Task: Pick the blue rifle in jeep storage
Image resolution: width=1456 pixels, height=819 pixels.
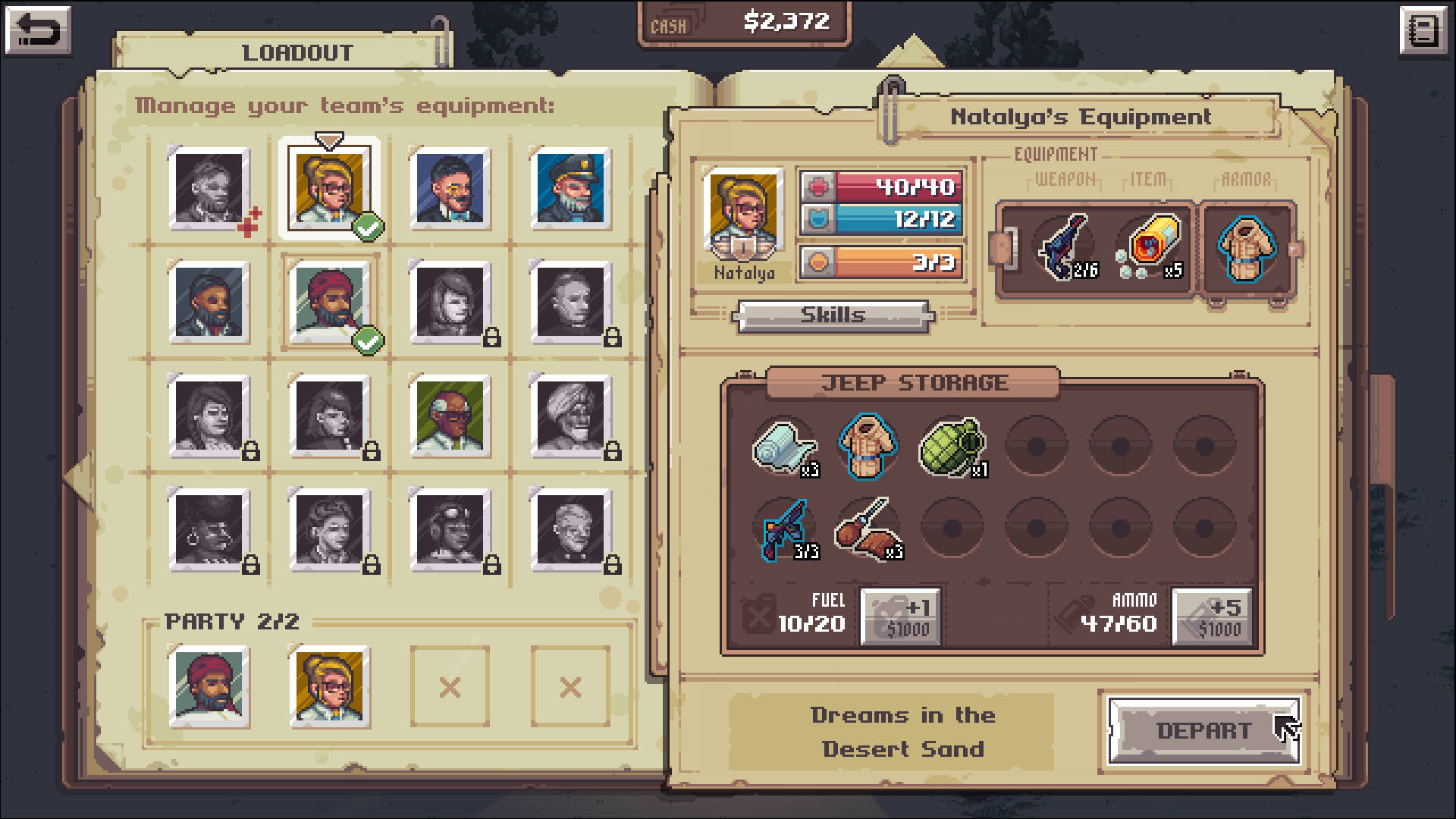Action: (783, 529)
